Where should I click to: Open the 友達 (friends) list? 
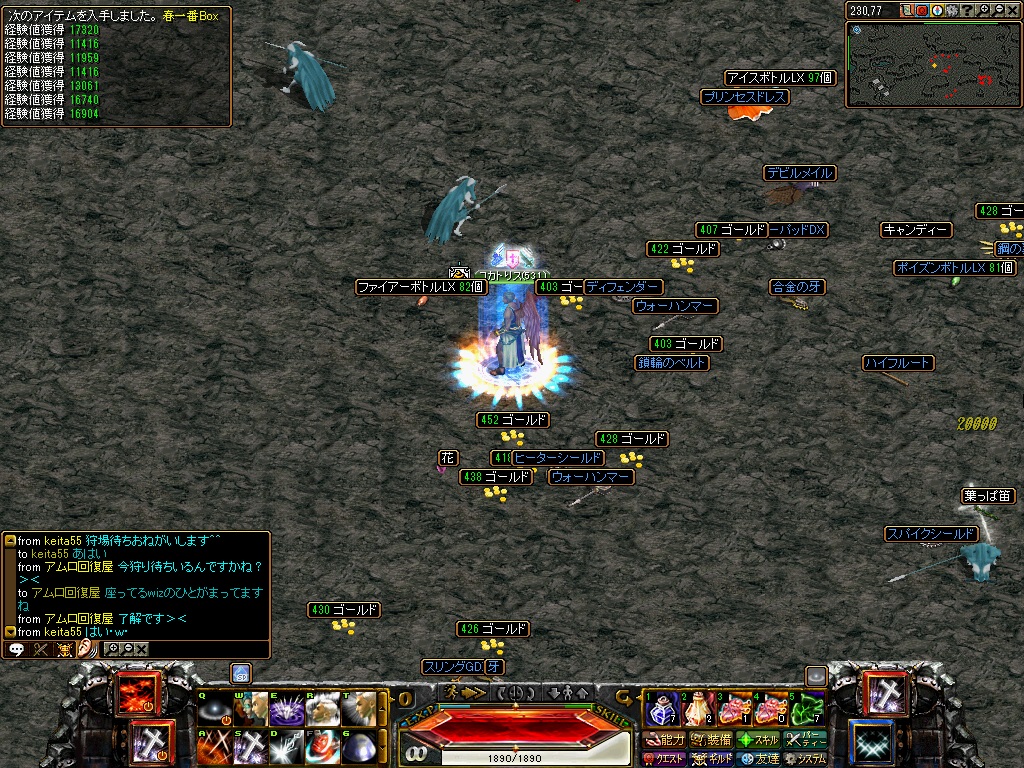click(x=759, y=759)
